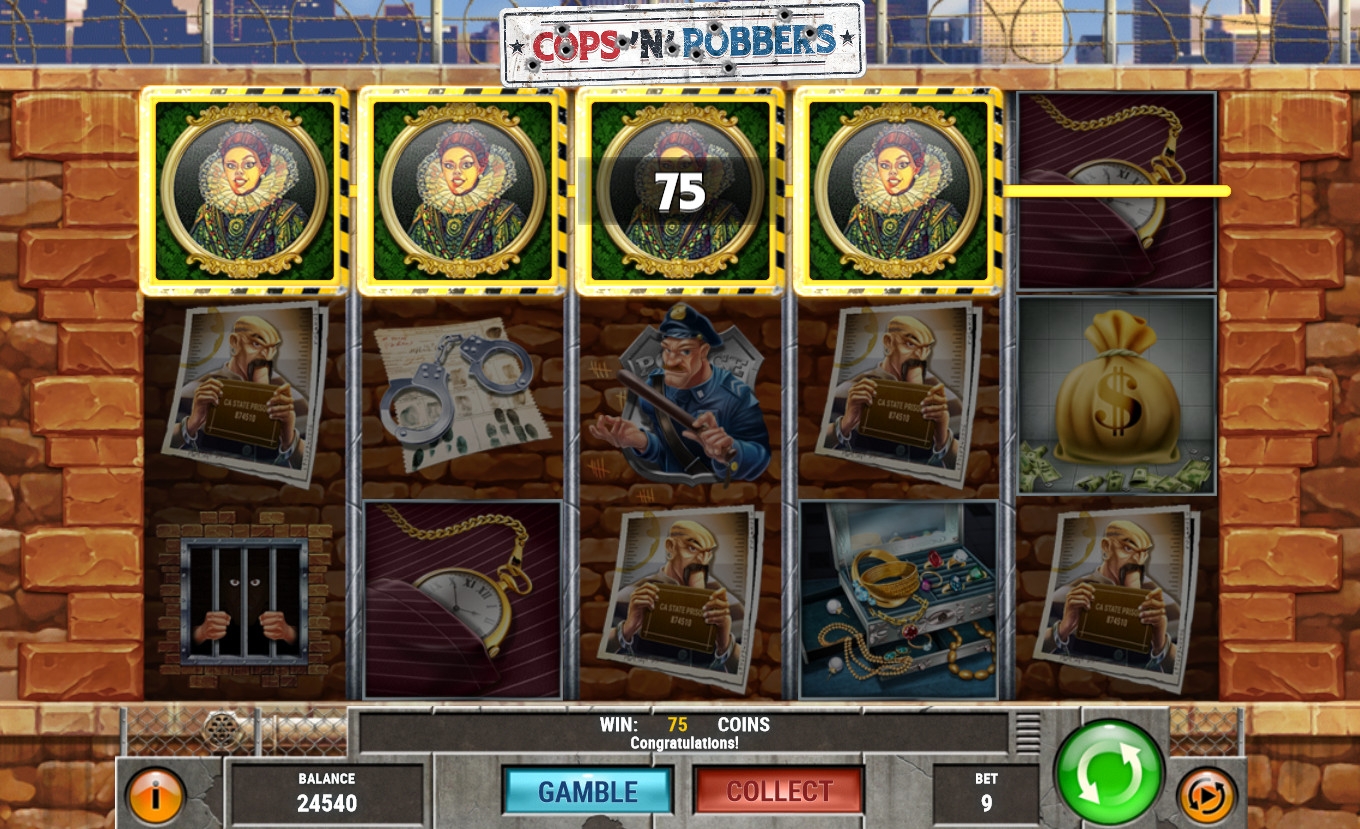Collect the 75 coin win

click(x=779, y=791)
